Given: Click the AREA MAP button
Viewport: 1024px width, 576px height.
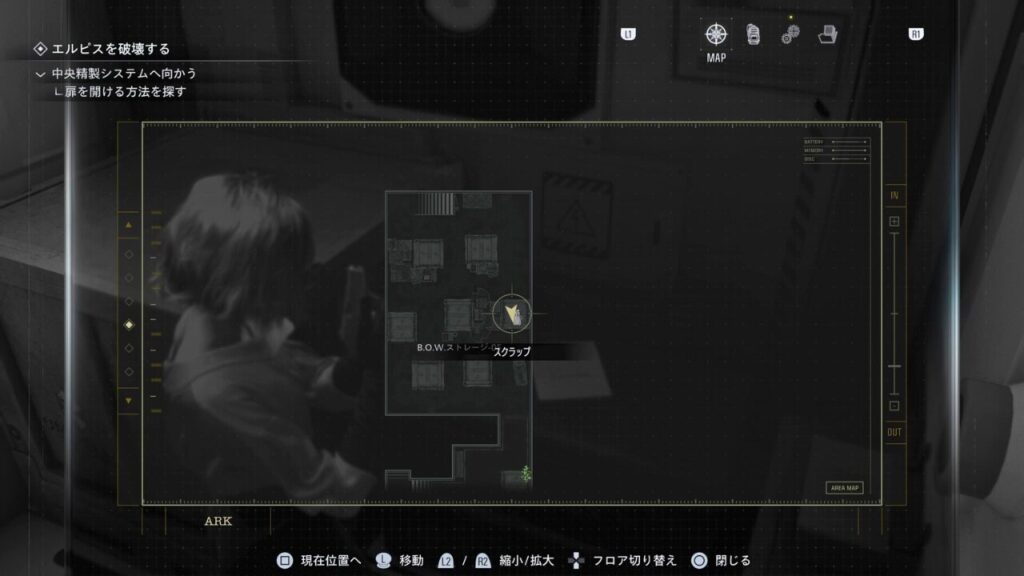Looking at the screenshot, I should point(844,488).
